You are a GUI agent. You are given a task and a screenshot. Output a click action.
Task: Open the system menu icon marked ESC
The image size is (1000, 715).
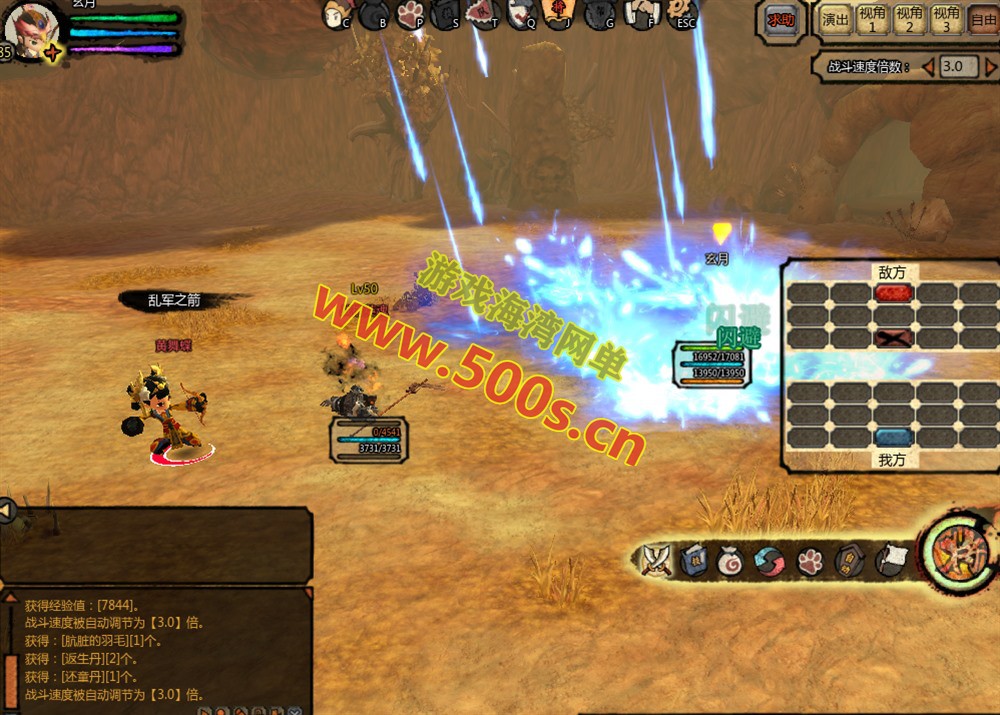point(685,12)
